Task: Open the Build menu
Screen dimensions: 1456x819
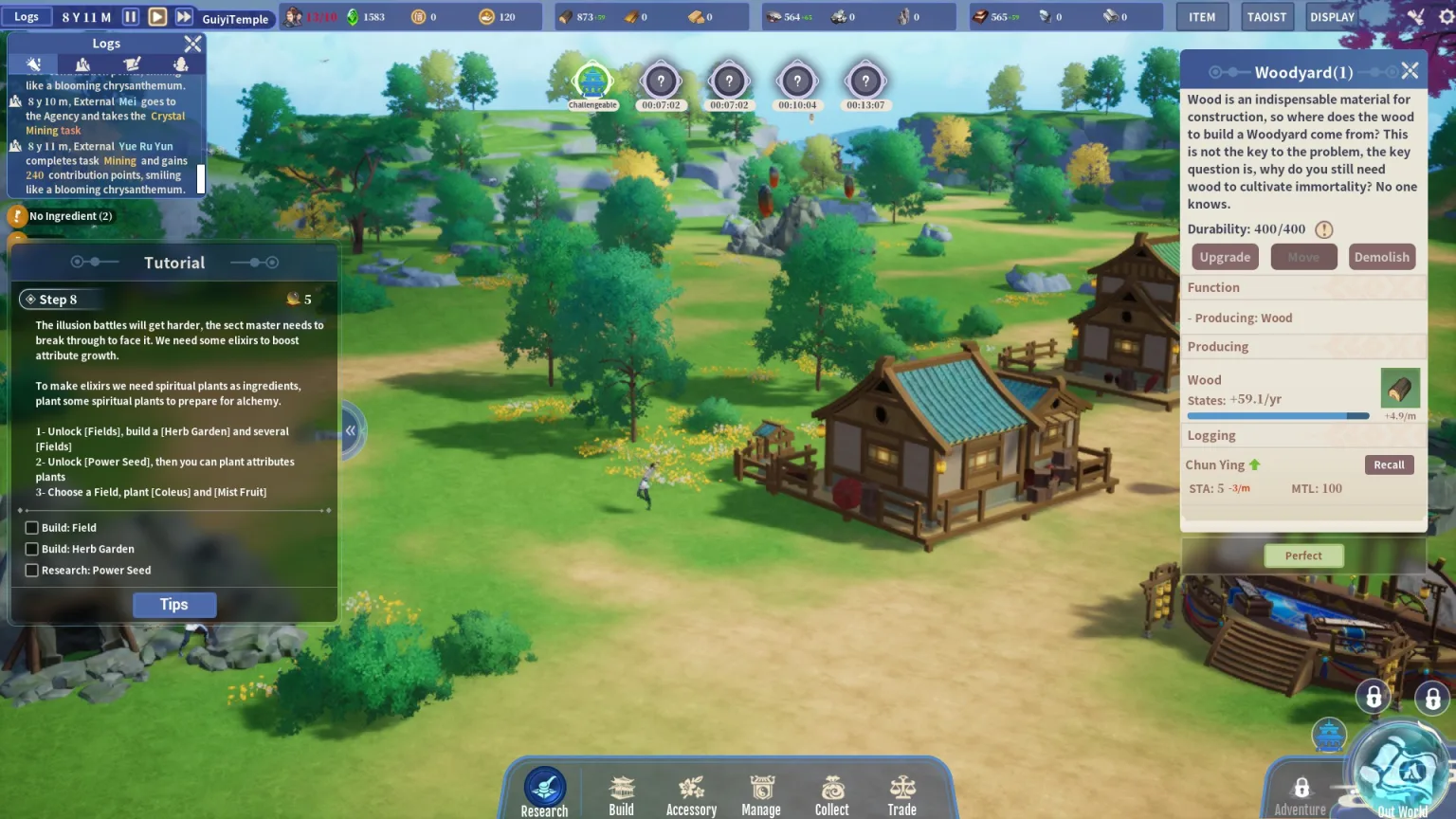Action: [621, 794]
